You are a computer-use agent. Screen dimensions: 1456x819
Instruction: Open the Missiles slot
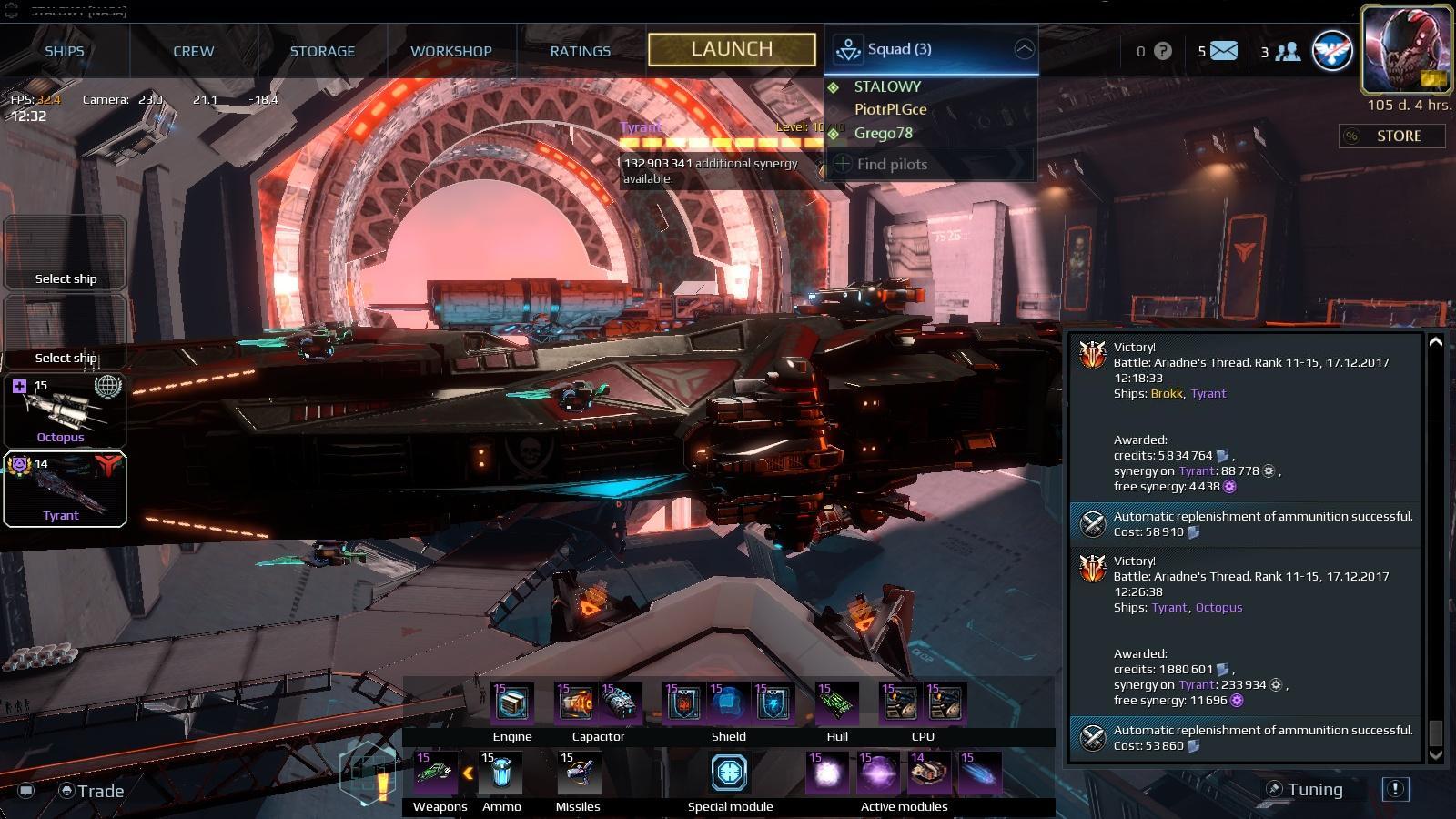(577, 773)
